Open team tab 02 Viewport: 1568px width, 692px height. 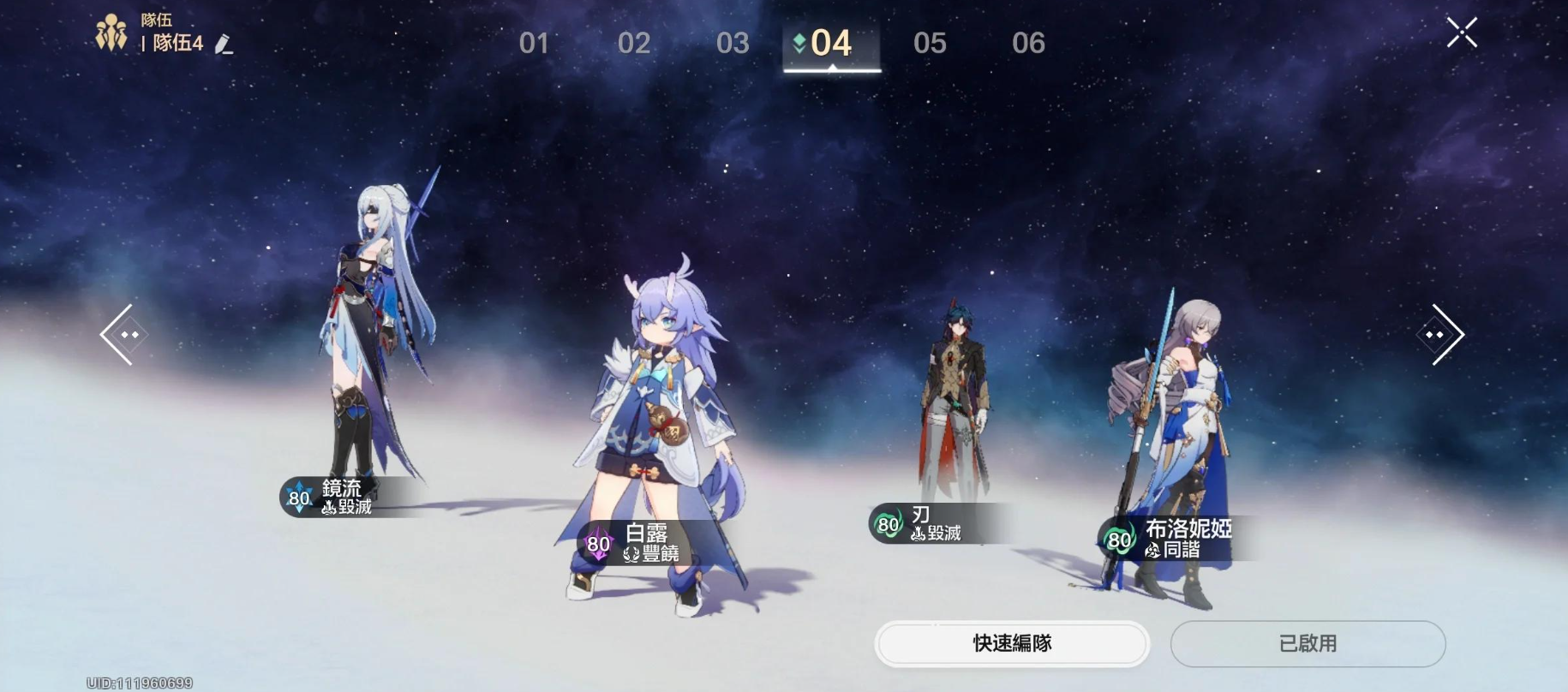[x=634, y=43]
